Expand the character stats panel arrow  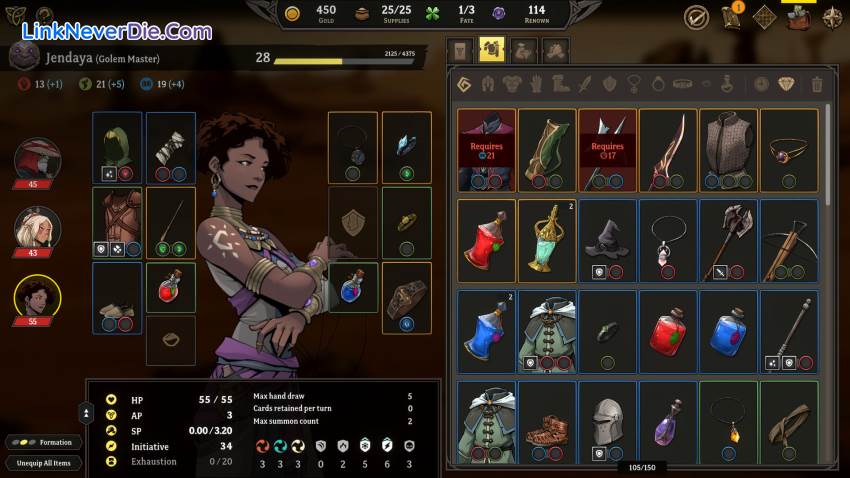click(87, 412)
